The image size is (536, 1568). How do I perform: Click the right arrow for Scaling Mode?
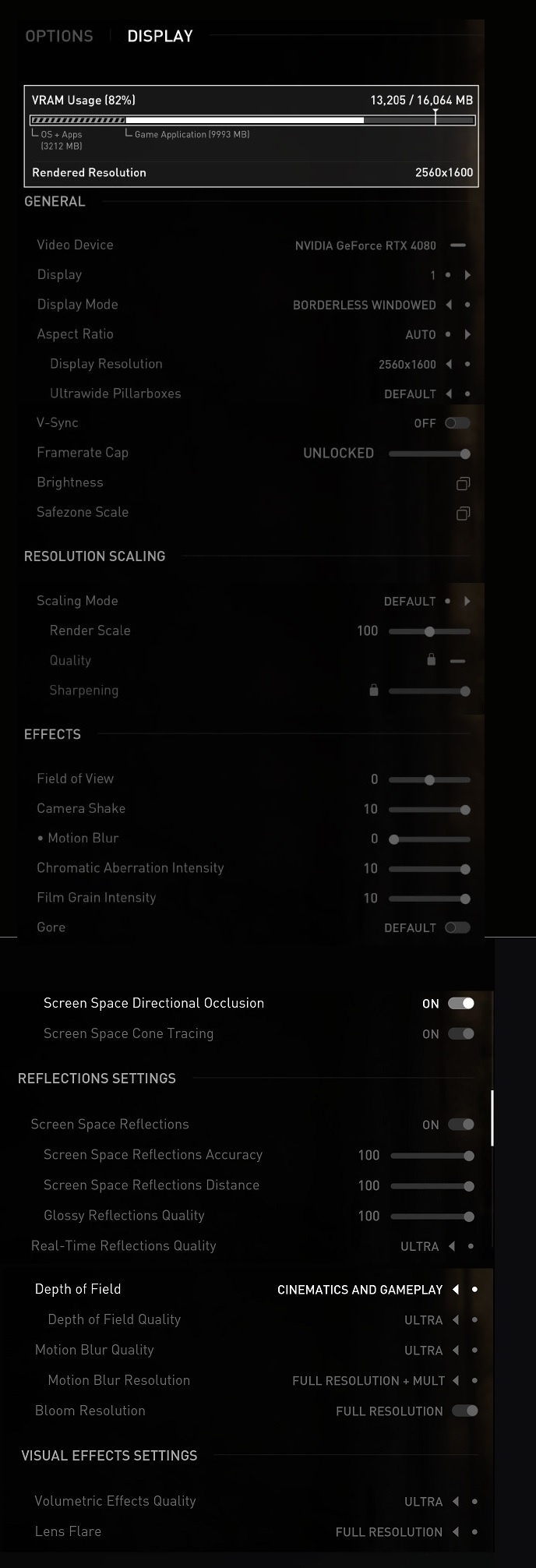pyautogui.click(x=467, y=601)
